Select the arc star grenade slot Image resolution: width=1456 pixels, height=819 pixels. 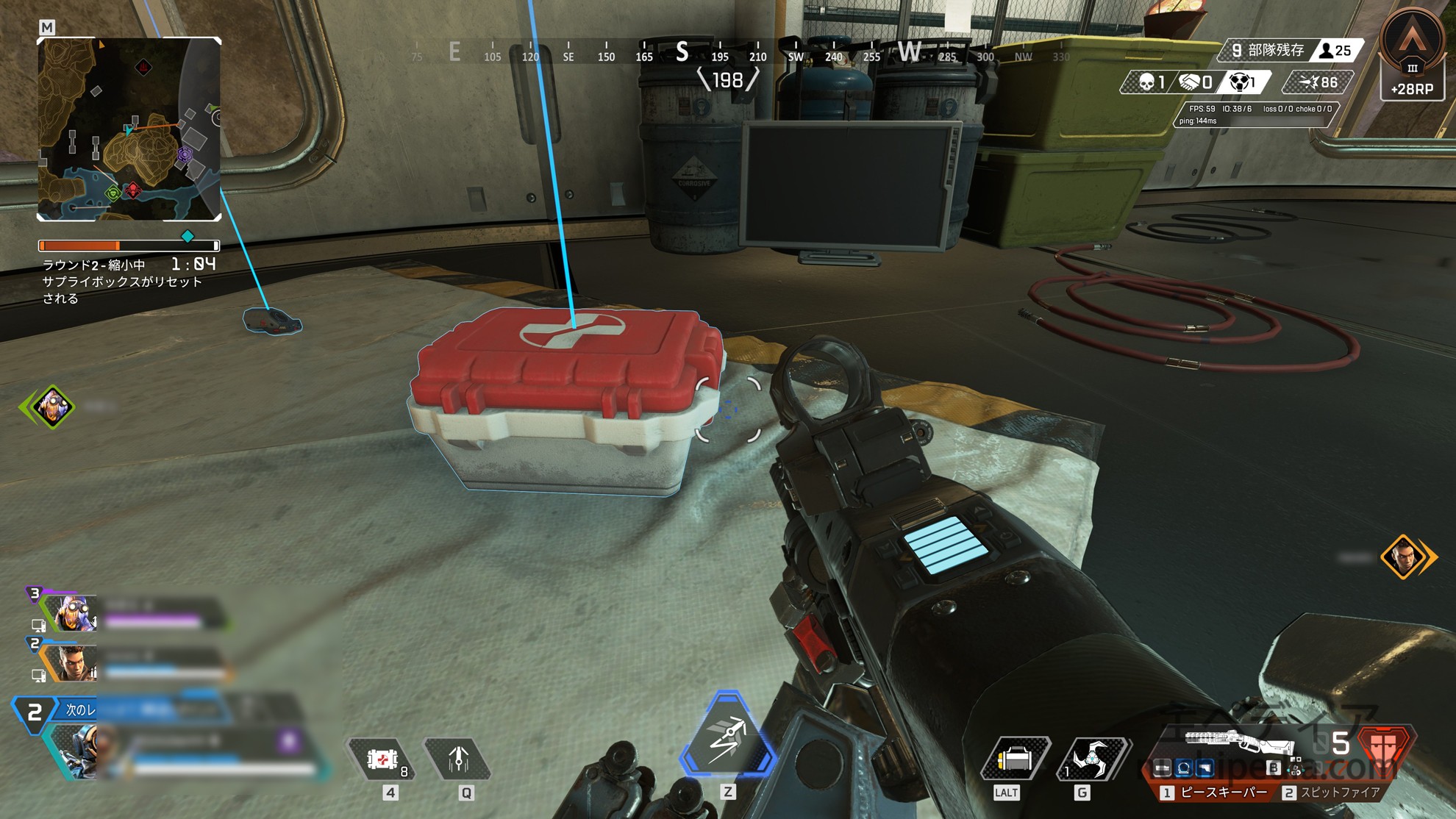pos(1091,759)
